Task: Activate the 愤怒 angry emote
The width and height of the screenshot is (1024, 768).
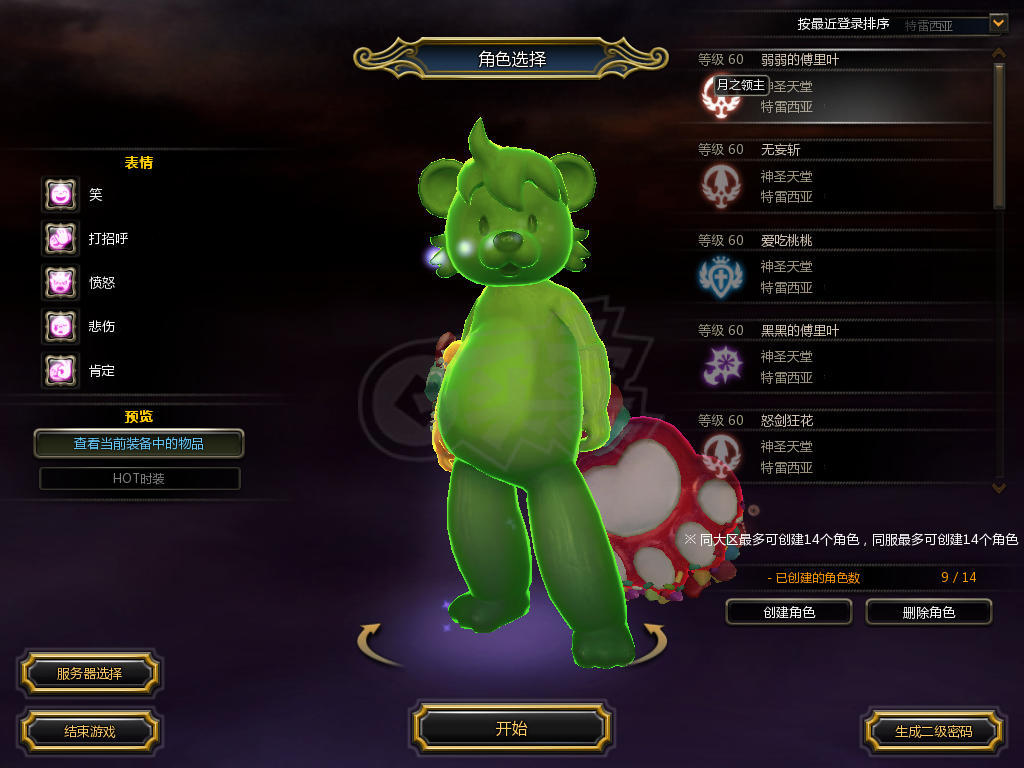Action: coord(60,282)
